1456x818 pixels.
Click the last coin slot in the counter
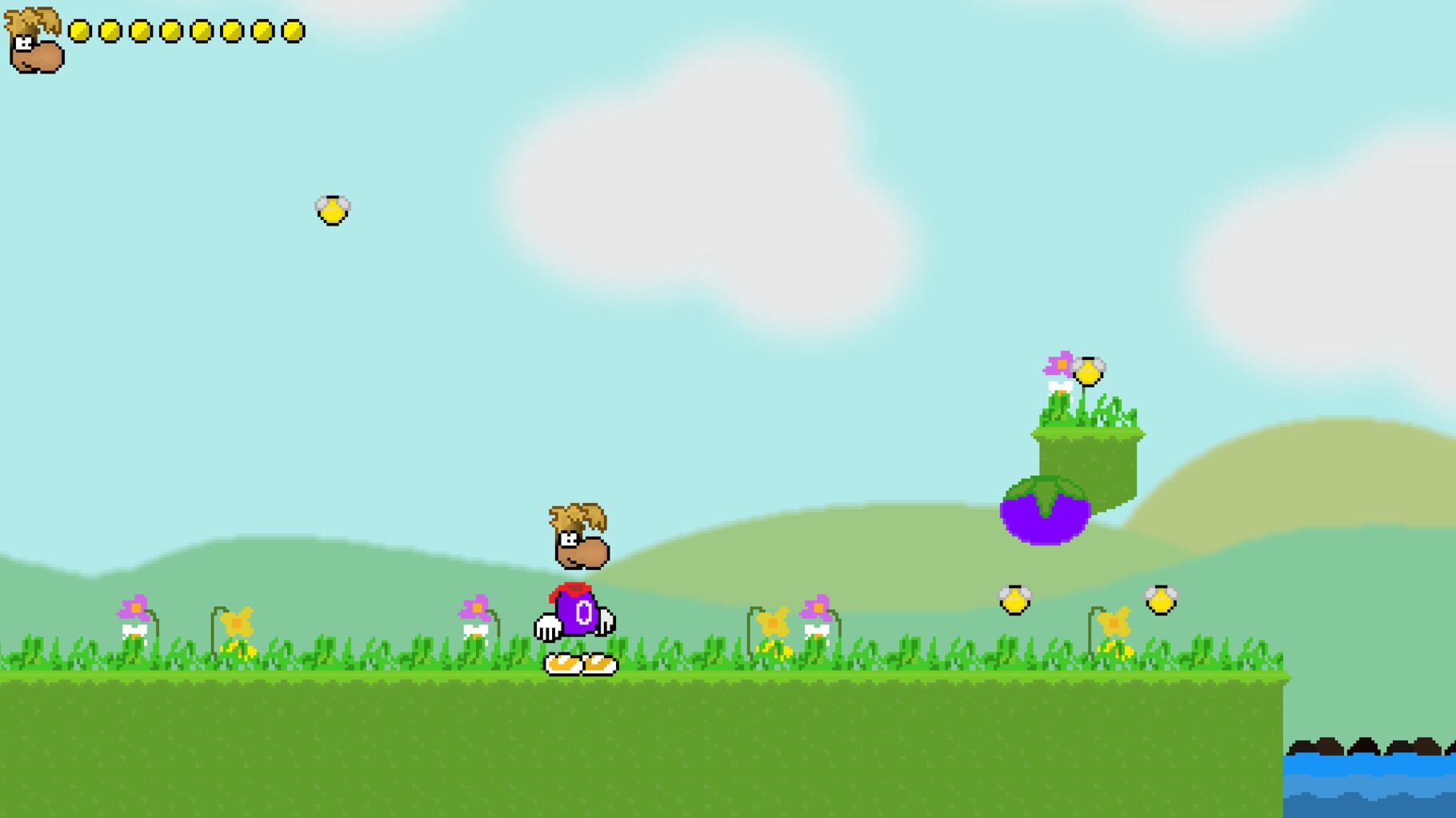pyautogui.click(x=294, y=30)
